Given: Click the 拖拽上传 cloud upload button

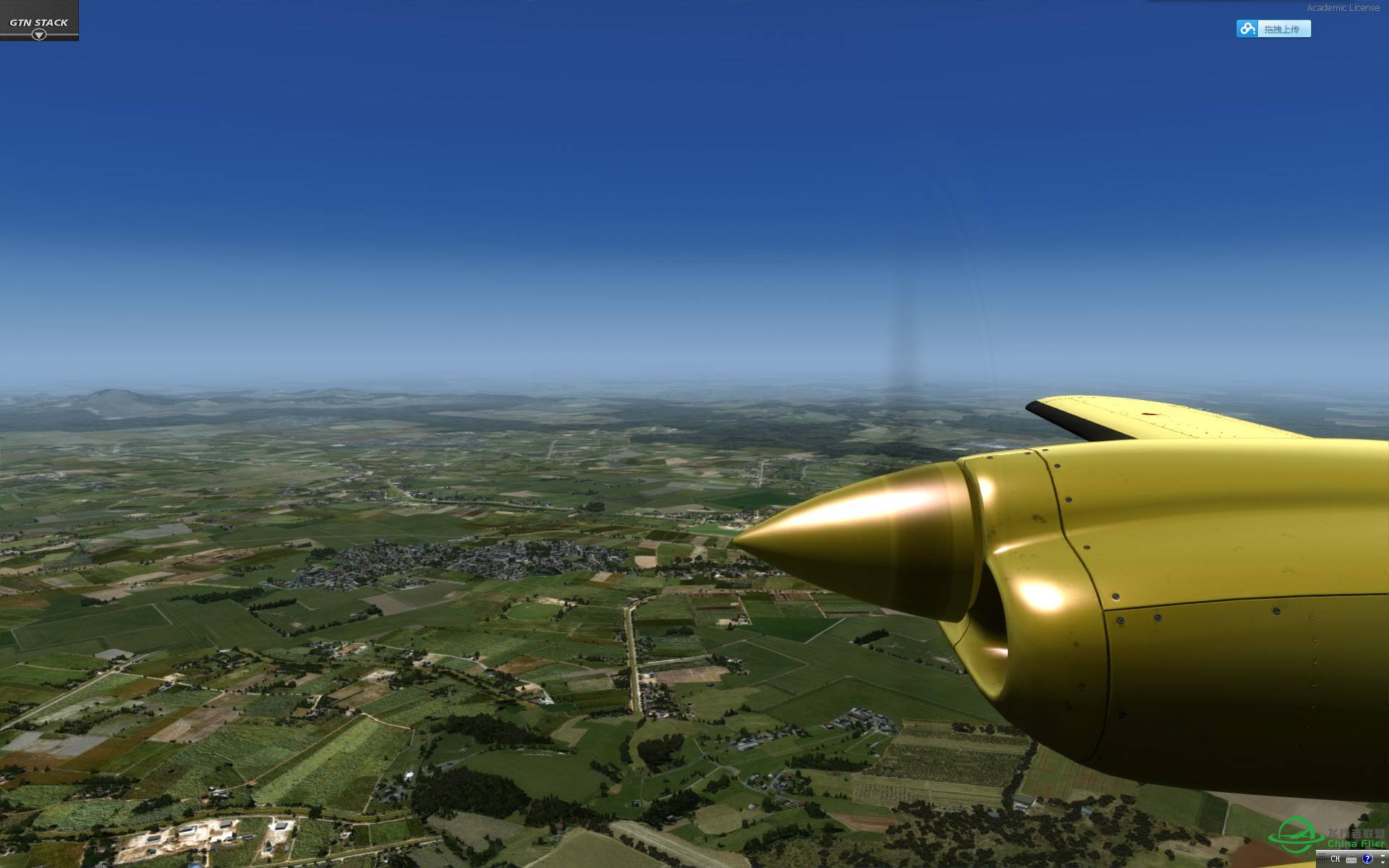Looking at the screenshot, I should pos(1273,29).
